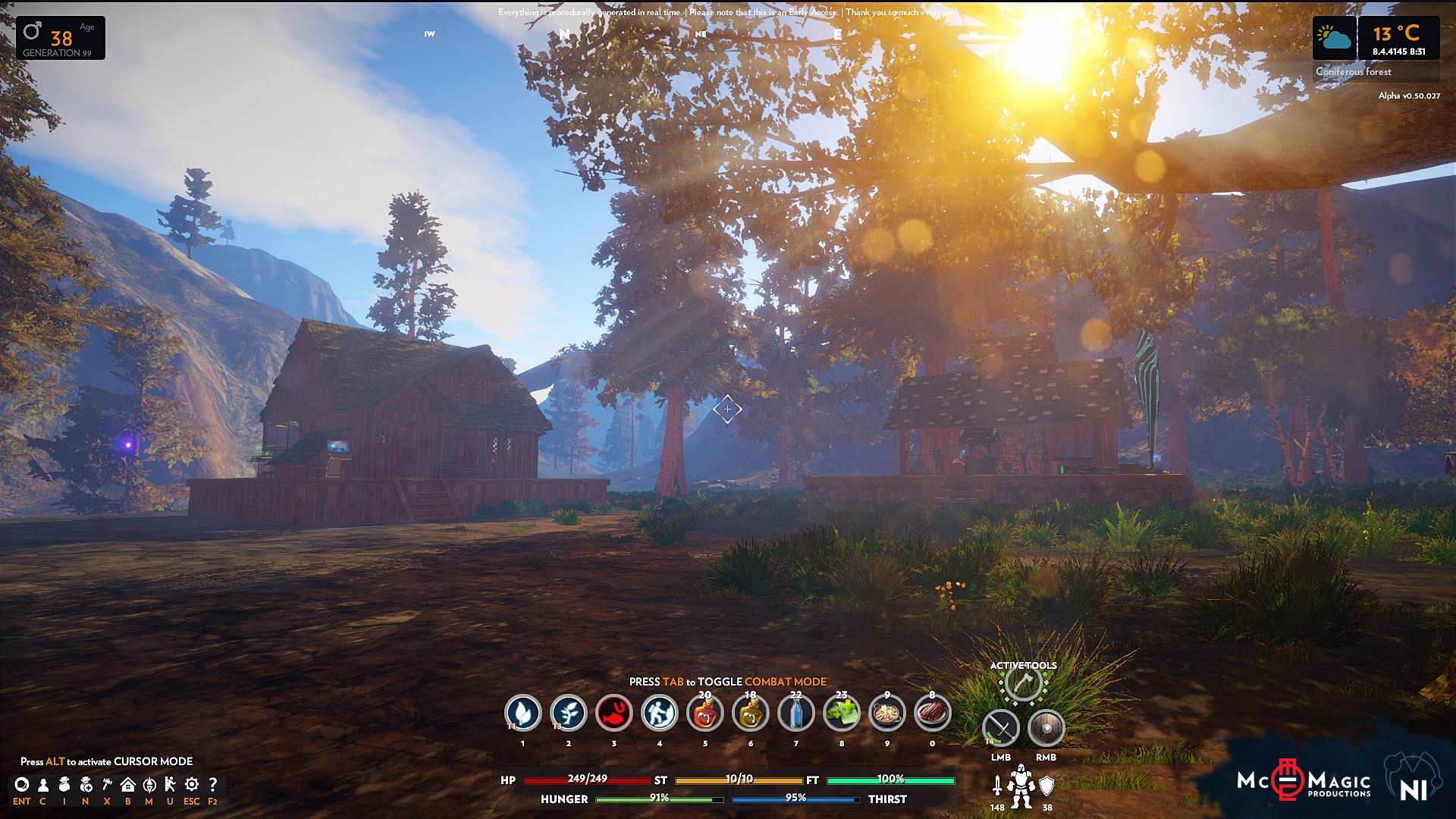Use the red fanged potion
This screenshot has height=819, width=1456.
[x=704, y=713]
